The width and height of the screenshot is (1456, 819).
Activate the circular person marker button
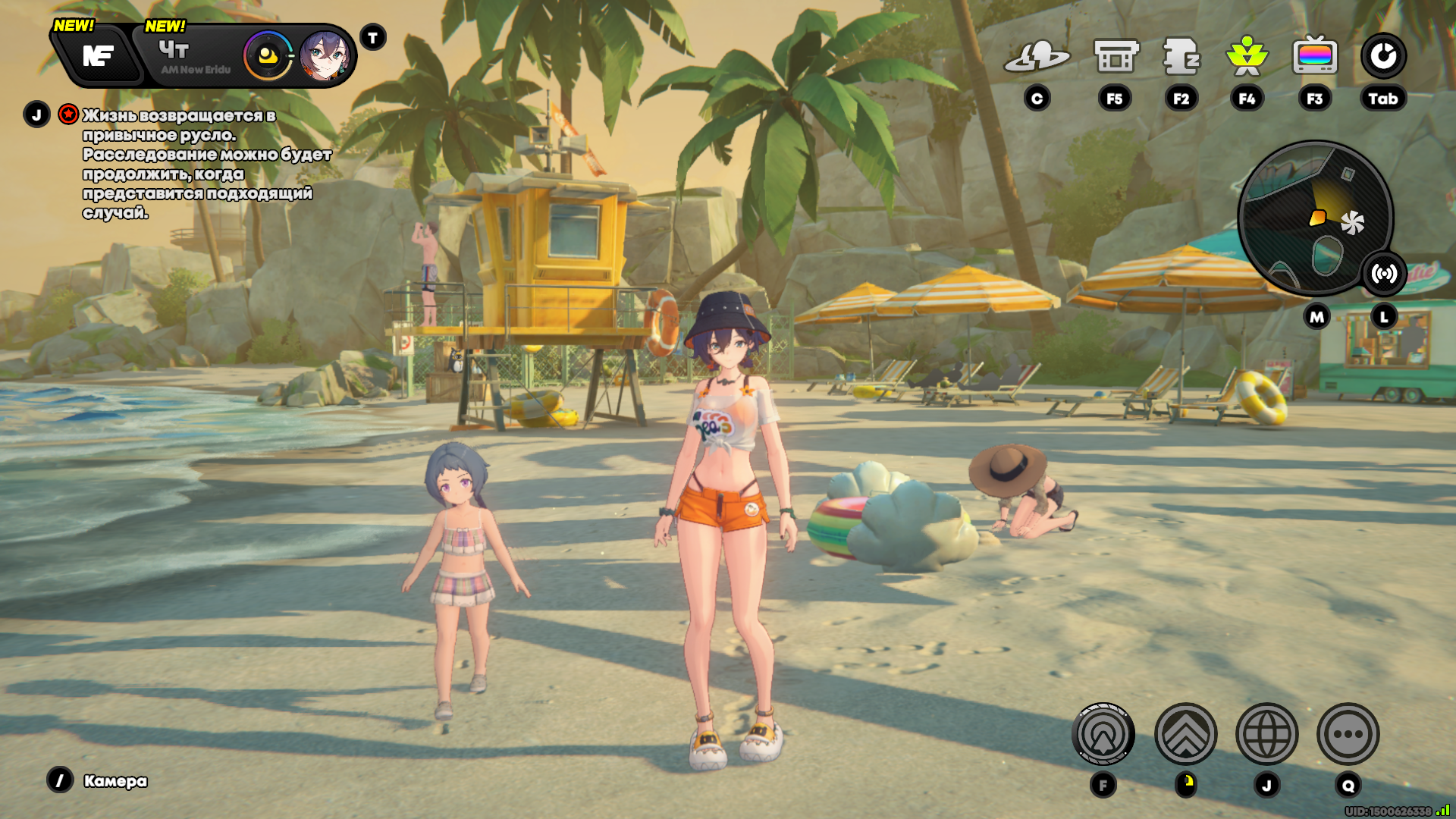pos(1103,734)
